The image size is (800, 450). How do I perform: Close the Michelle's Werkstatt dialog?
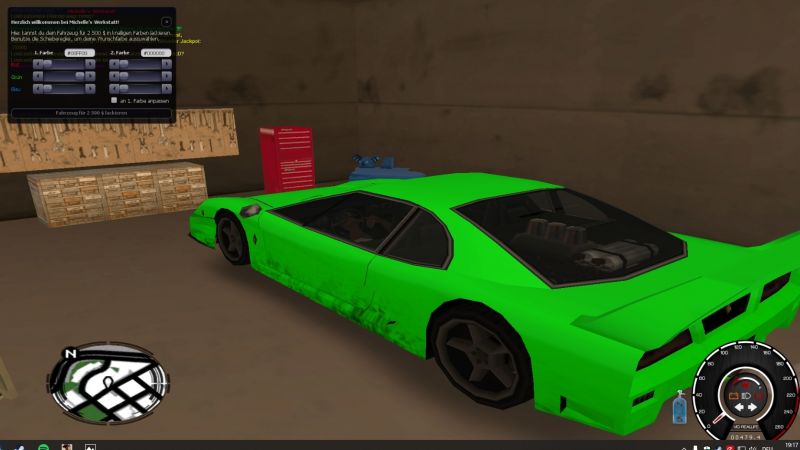[x=166, y=21]
